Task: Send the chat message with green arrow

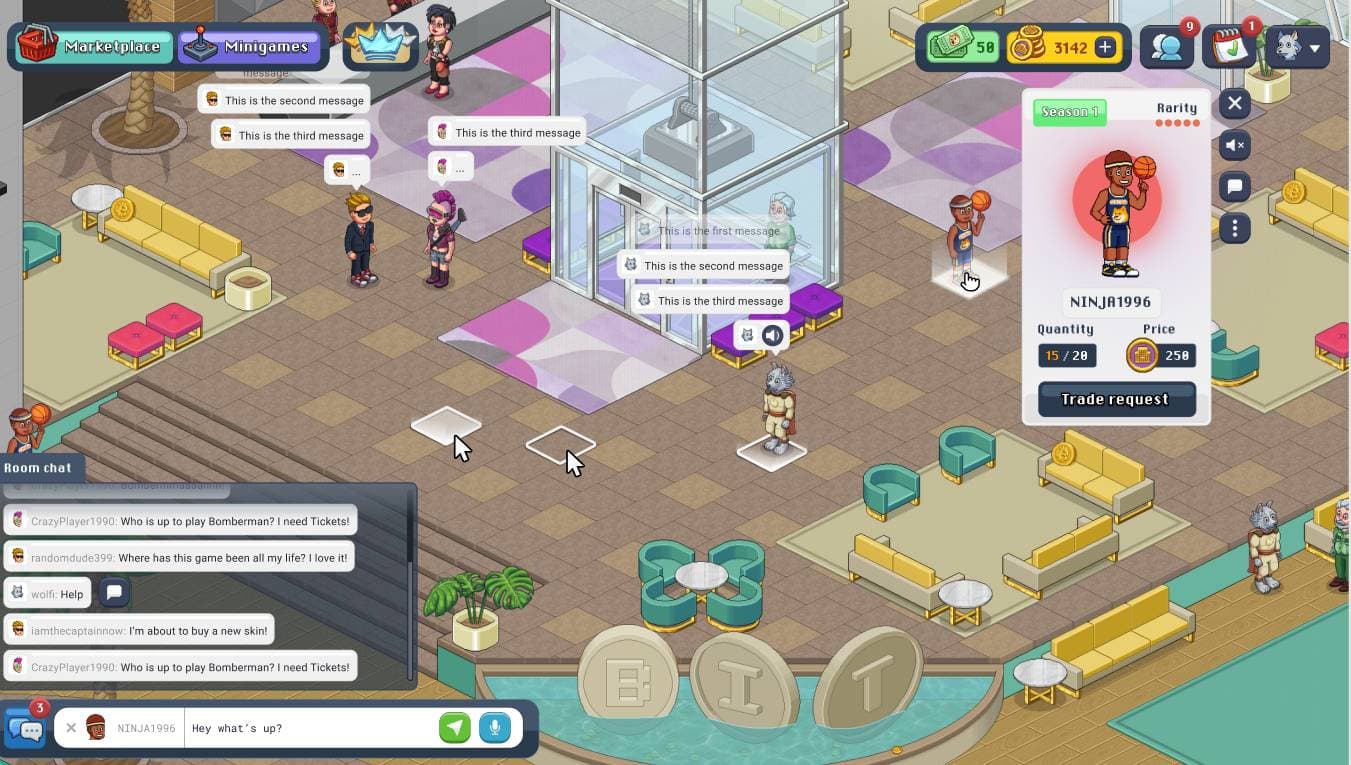Action: coord(455,728)
